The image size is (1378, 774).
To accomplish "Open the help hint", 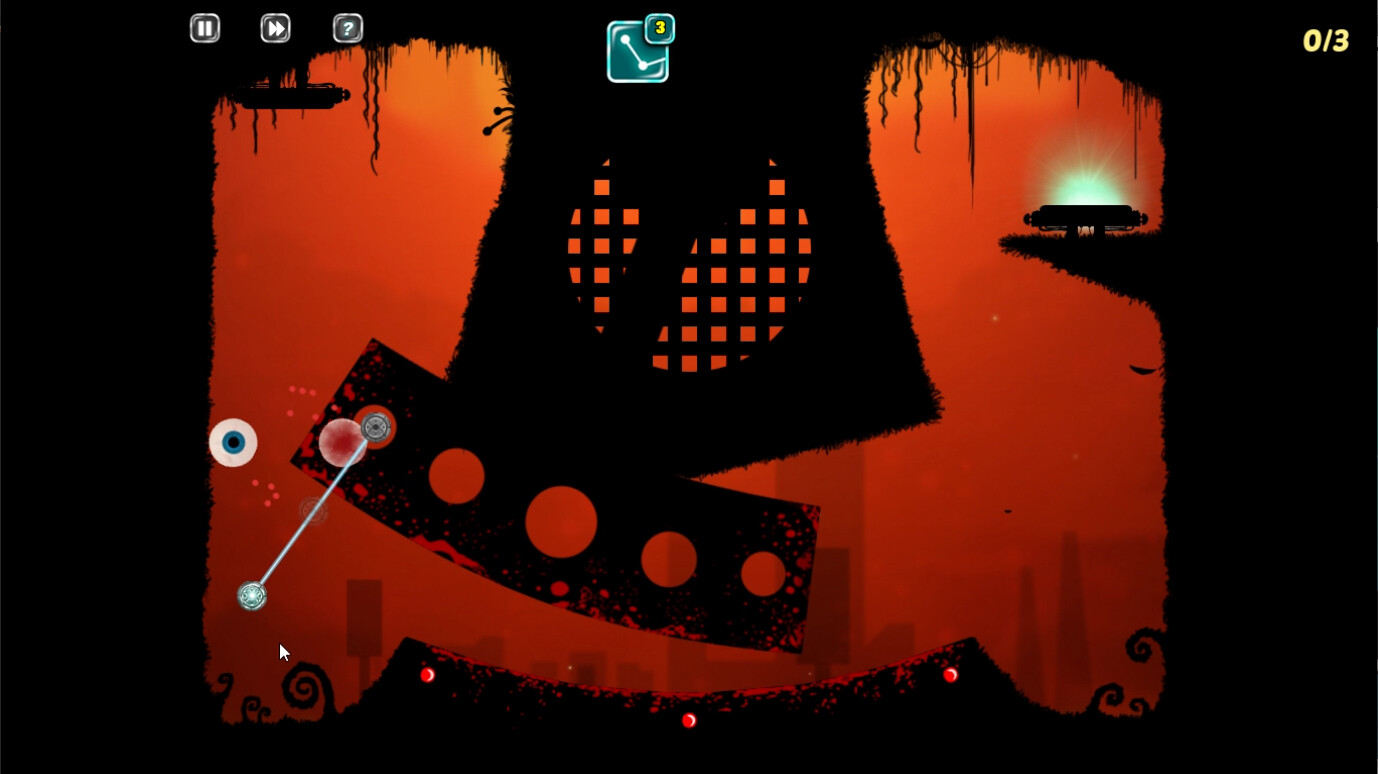I will pos(347,28).
